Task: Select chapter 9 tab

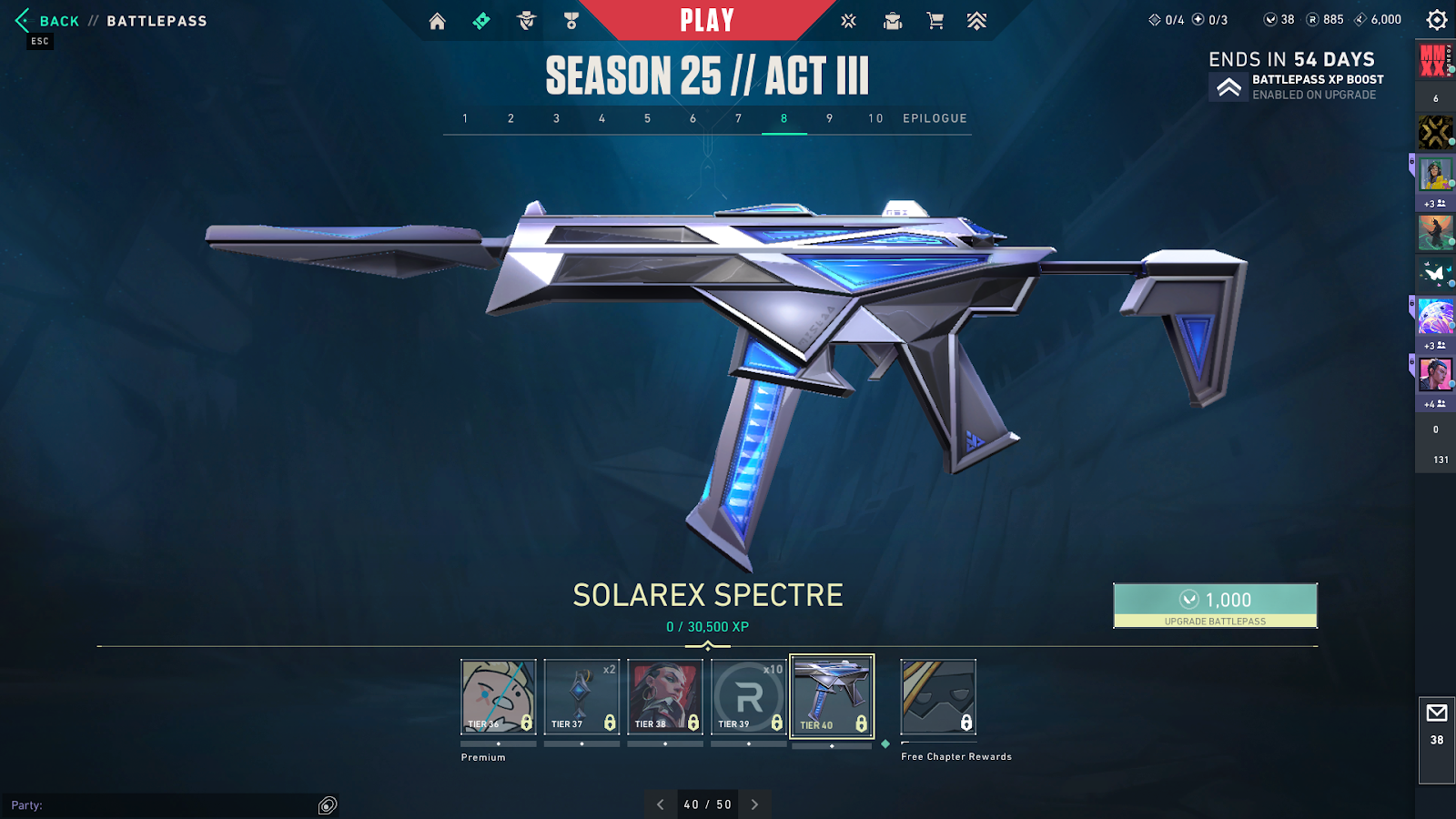Action: click(x=829, y=118)
